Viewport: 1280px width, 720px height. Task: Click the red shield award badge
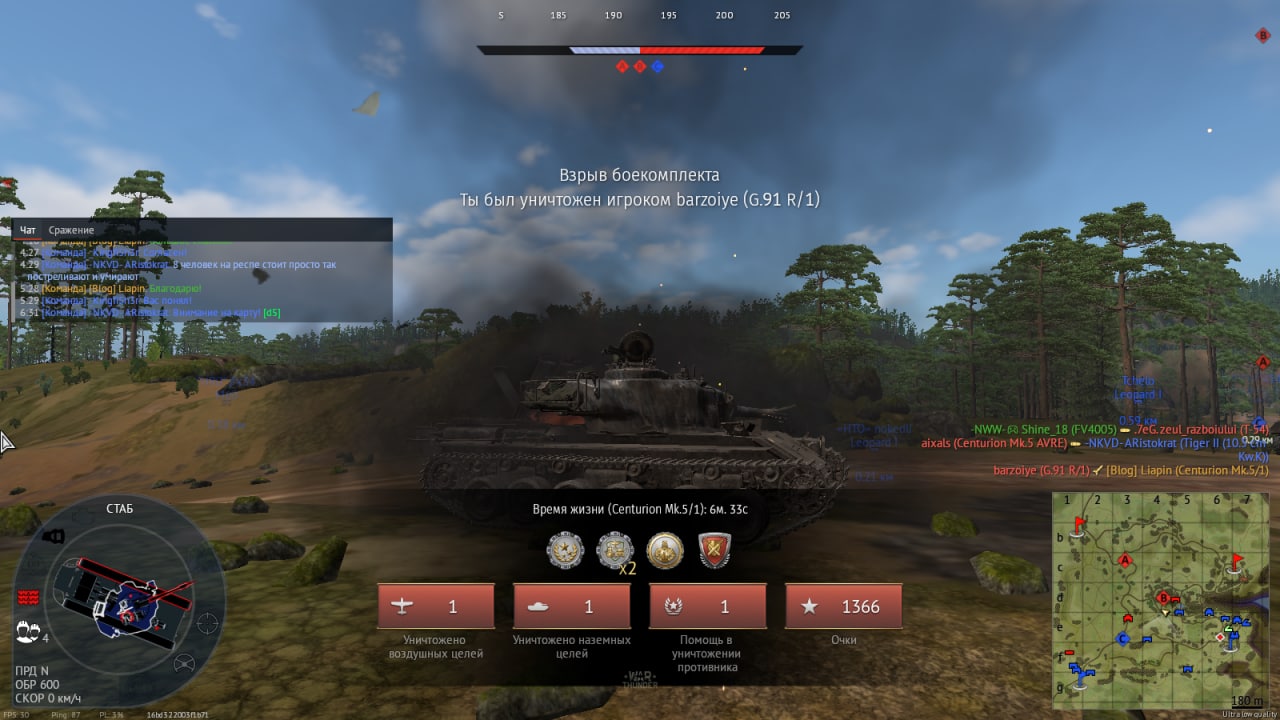pyautogui.click(x=715, y=549)
